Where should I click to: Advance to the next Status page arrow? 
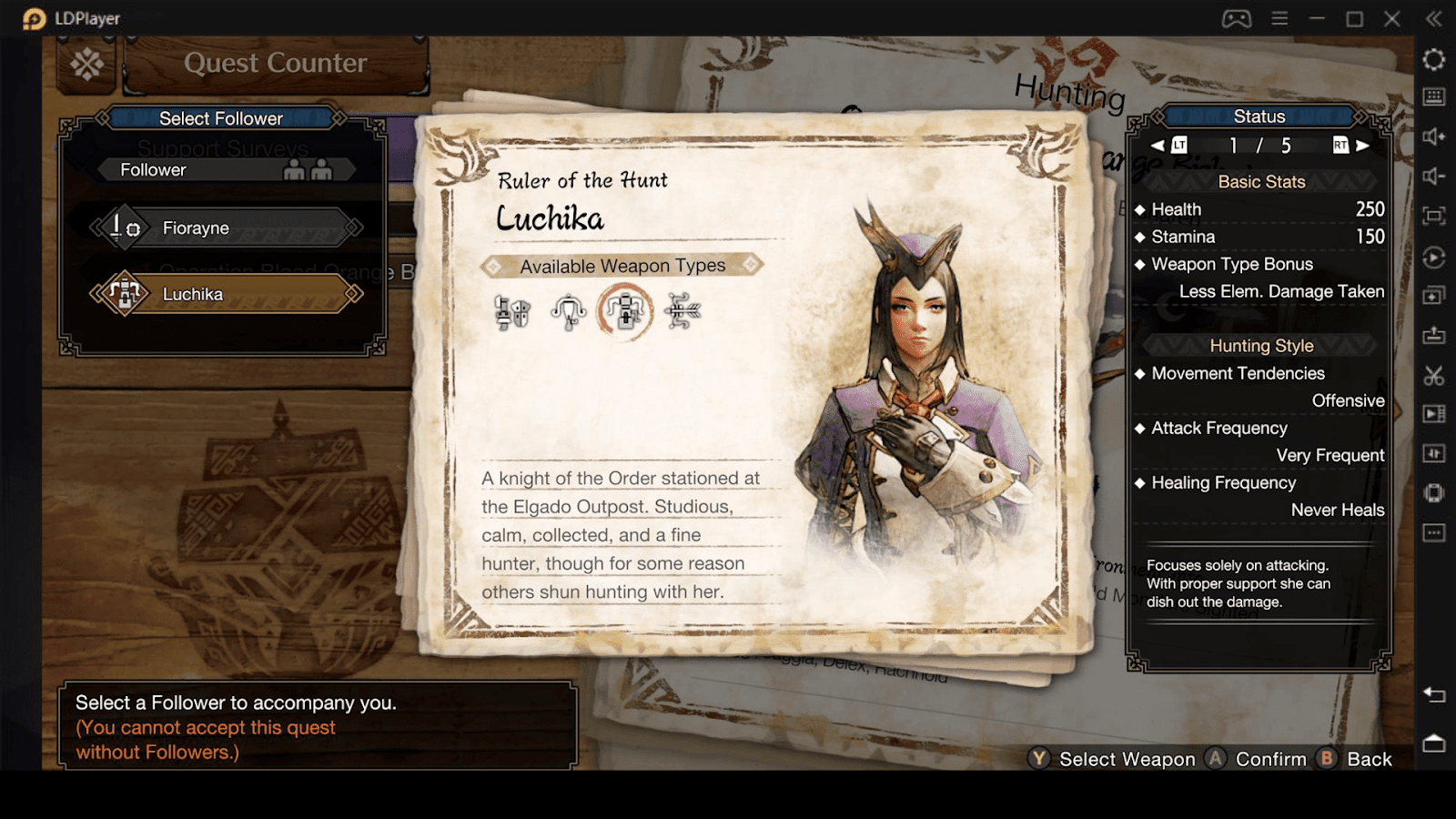[x=1362, y=146]
